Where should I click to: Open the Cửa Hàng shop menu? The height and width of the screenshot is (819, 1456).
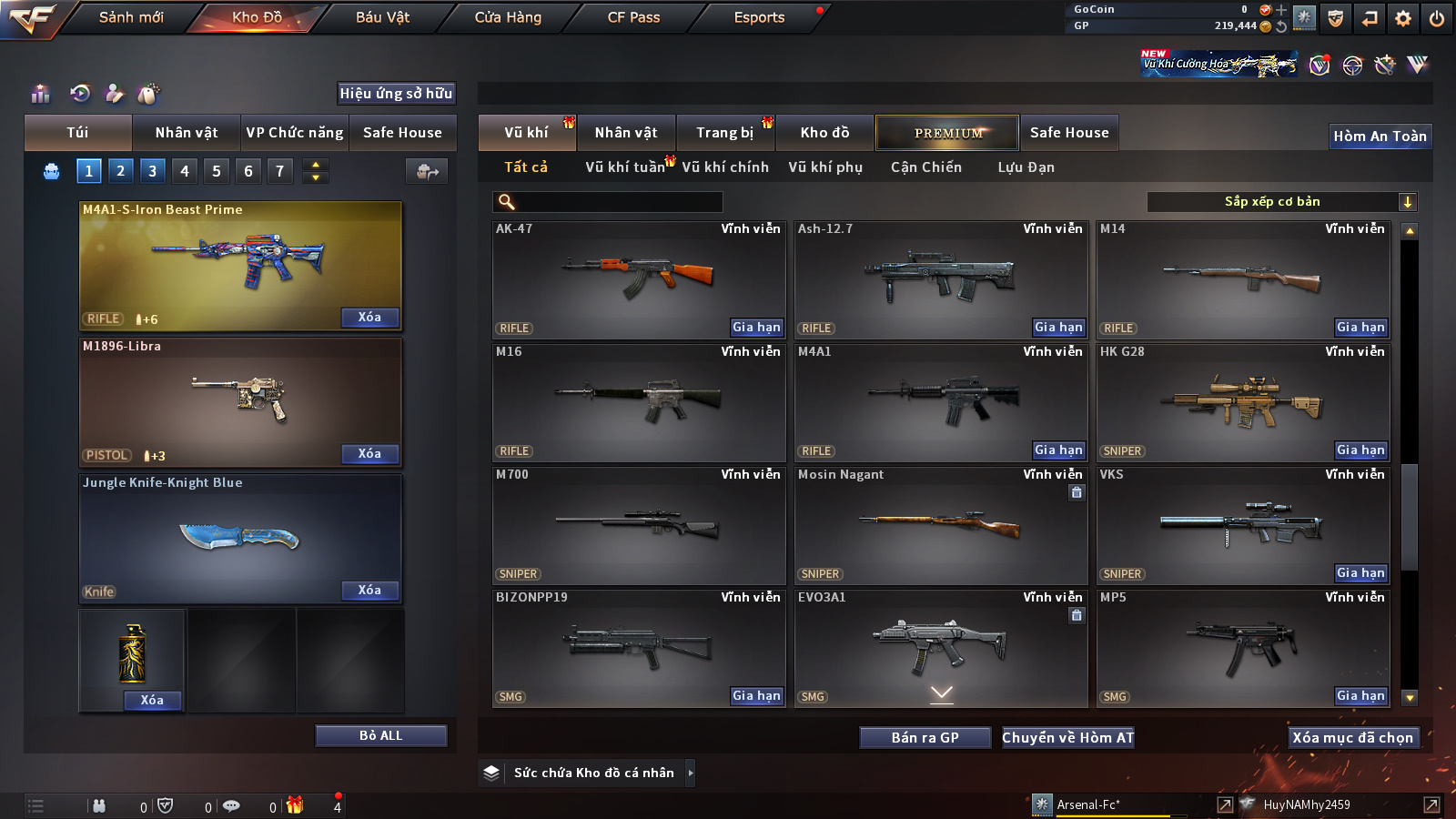508,17
